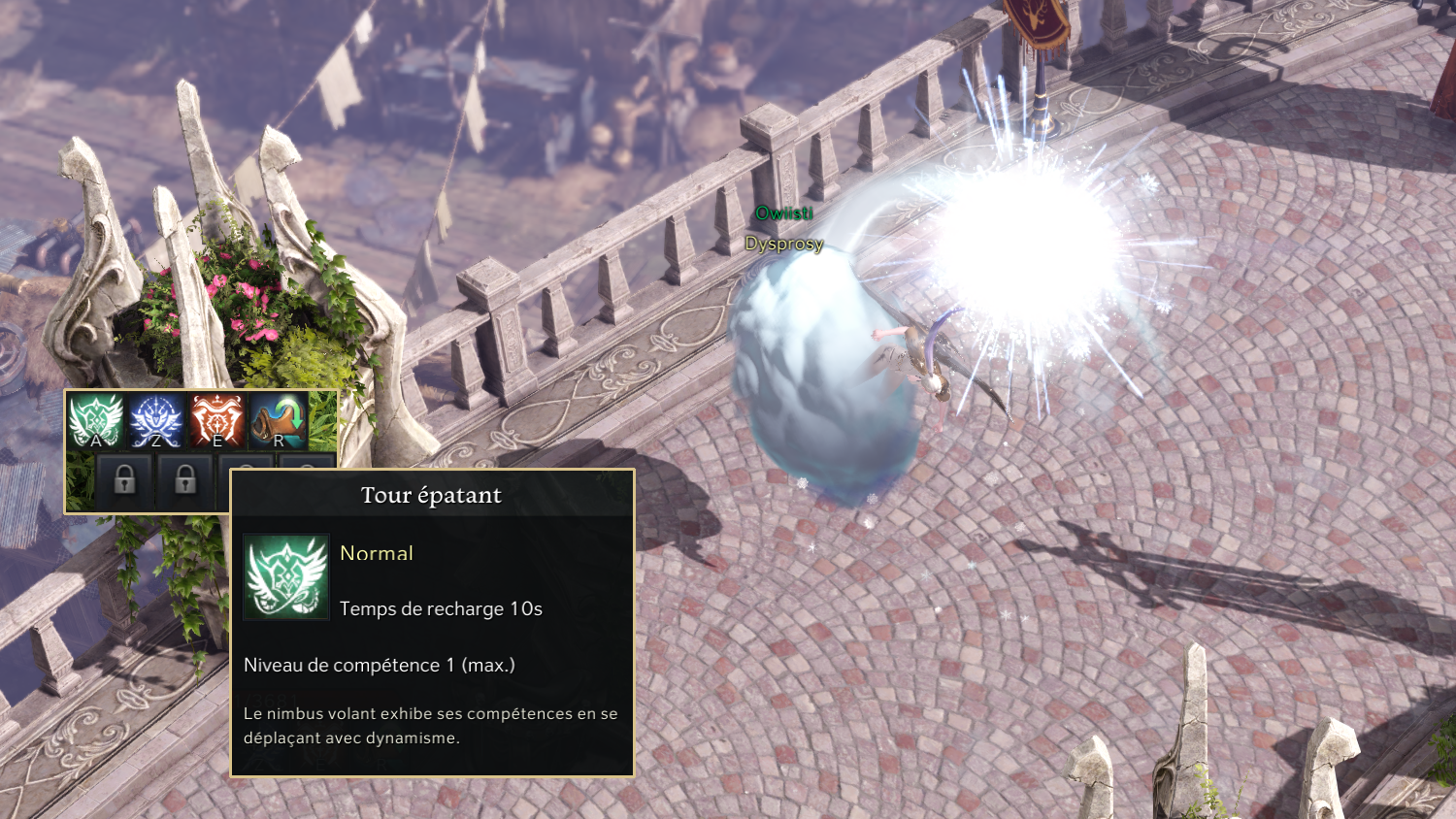Screen dimensions: 1456x819
Task: Trigger the orange crowned emblem mount skill
Action: point(217,420)
